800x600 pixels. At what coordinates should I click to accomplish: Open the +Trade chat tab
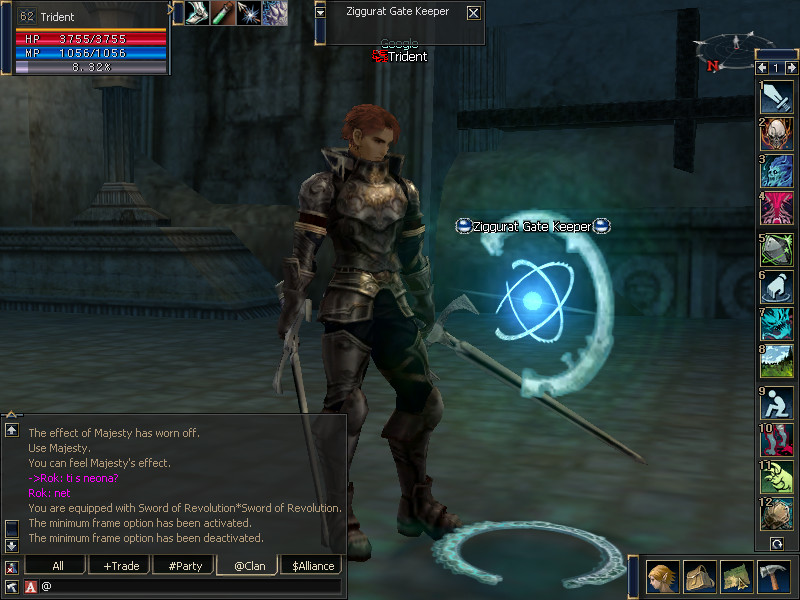tap(121, 565)
